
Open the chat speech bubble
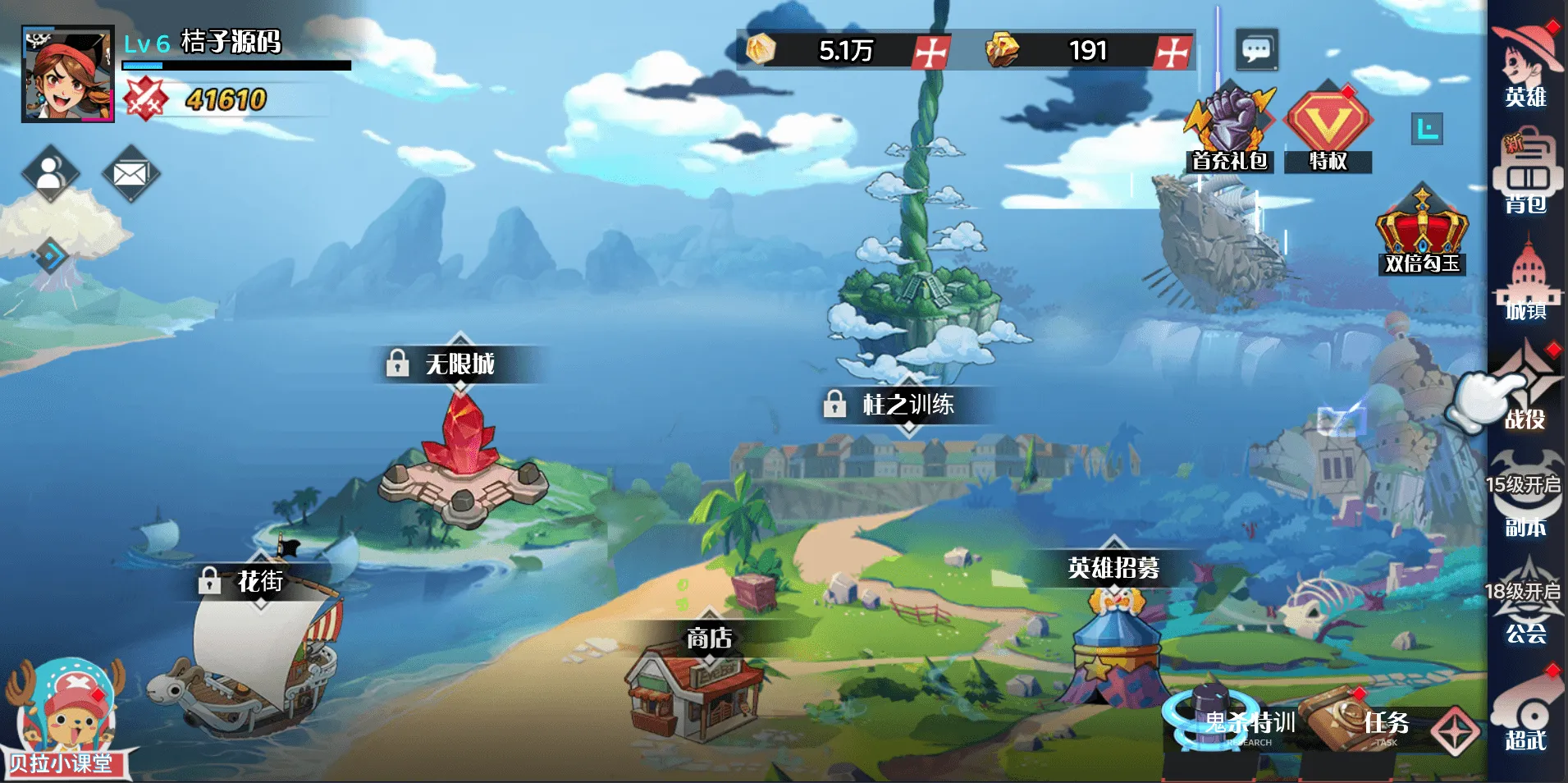pos(1256,50)
